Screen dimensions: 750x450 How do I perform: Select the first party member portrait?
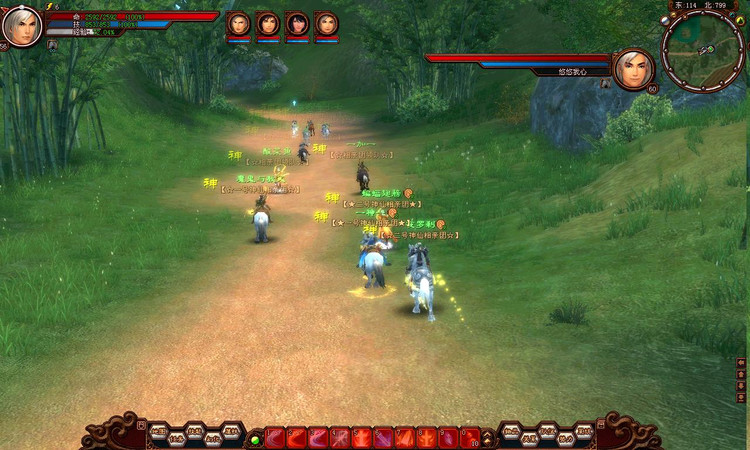[239, 24]
